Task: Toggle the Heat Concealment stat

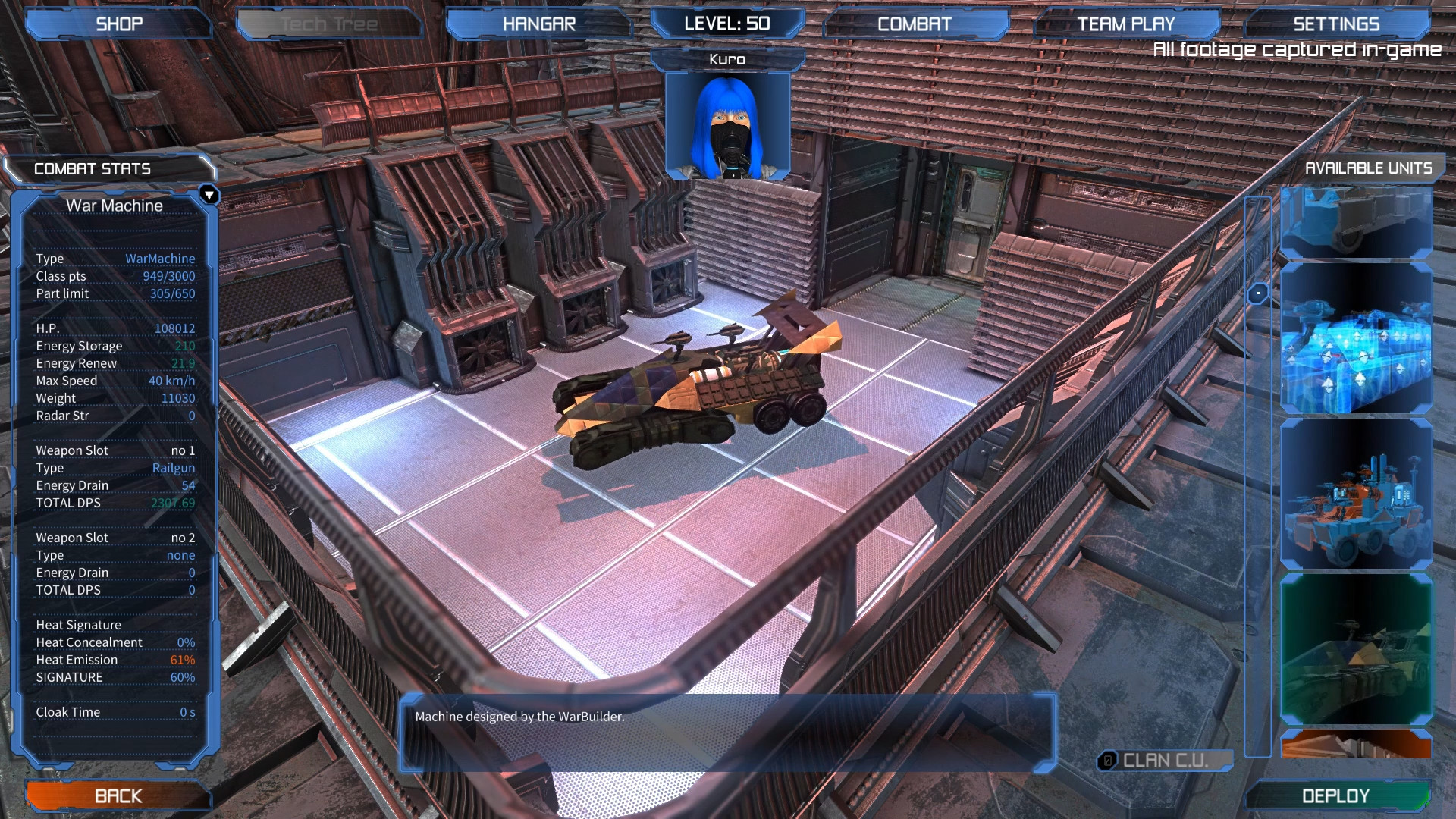Action: point(114,642)
